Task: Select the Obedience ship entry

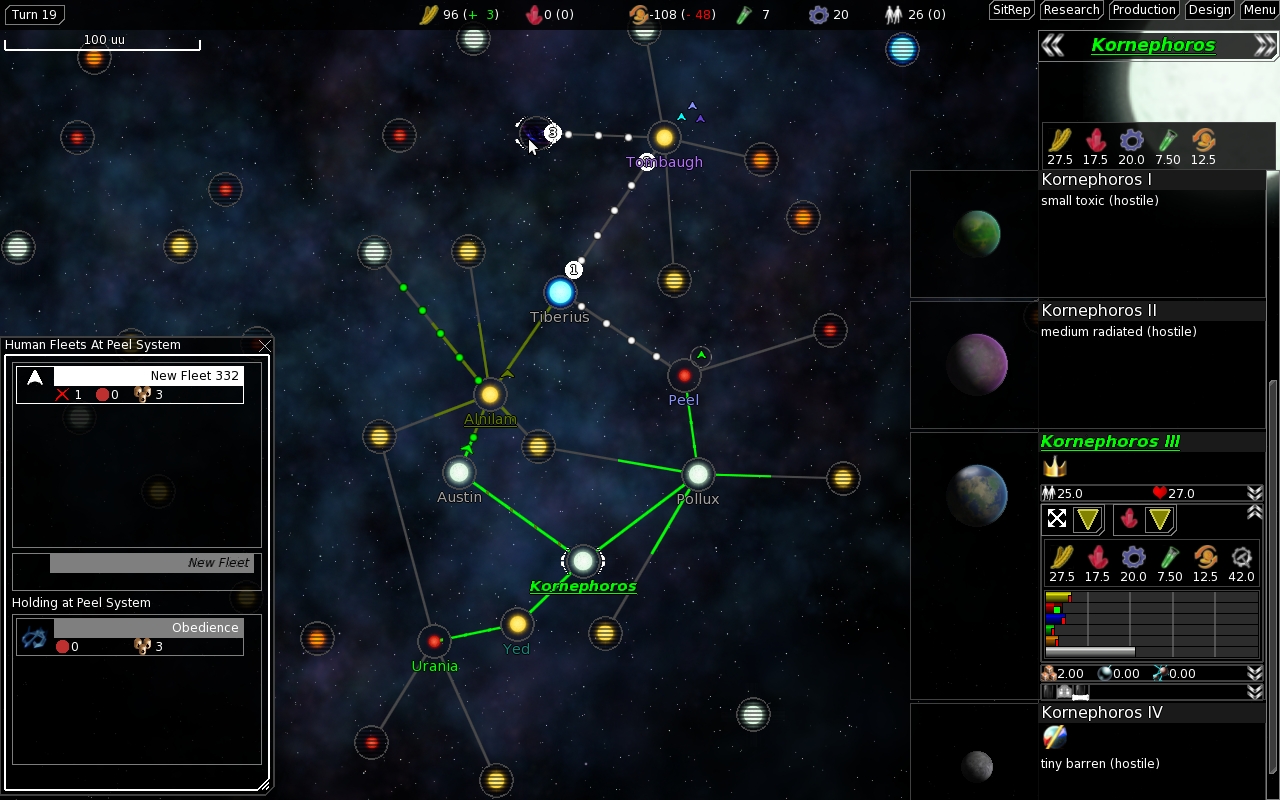Action: (x=130, y=636)
